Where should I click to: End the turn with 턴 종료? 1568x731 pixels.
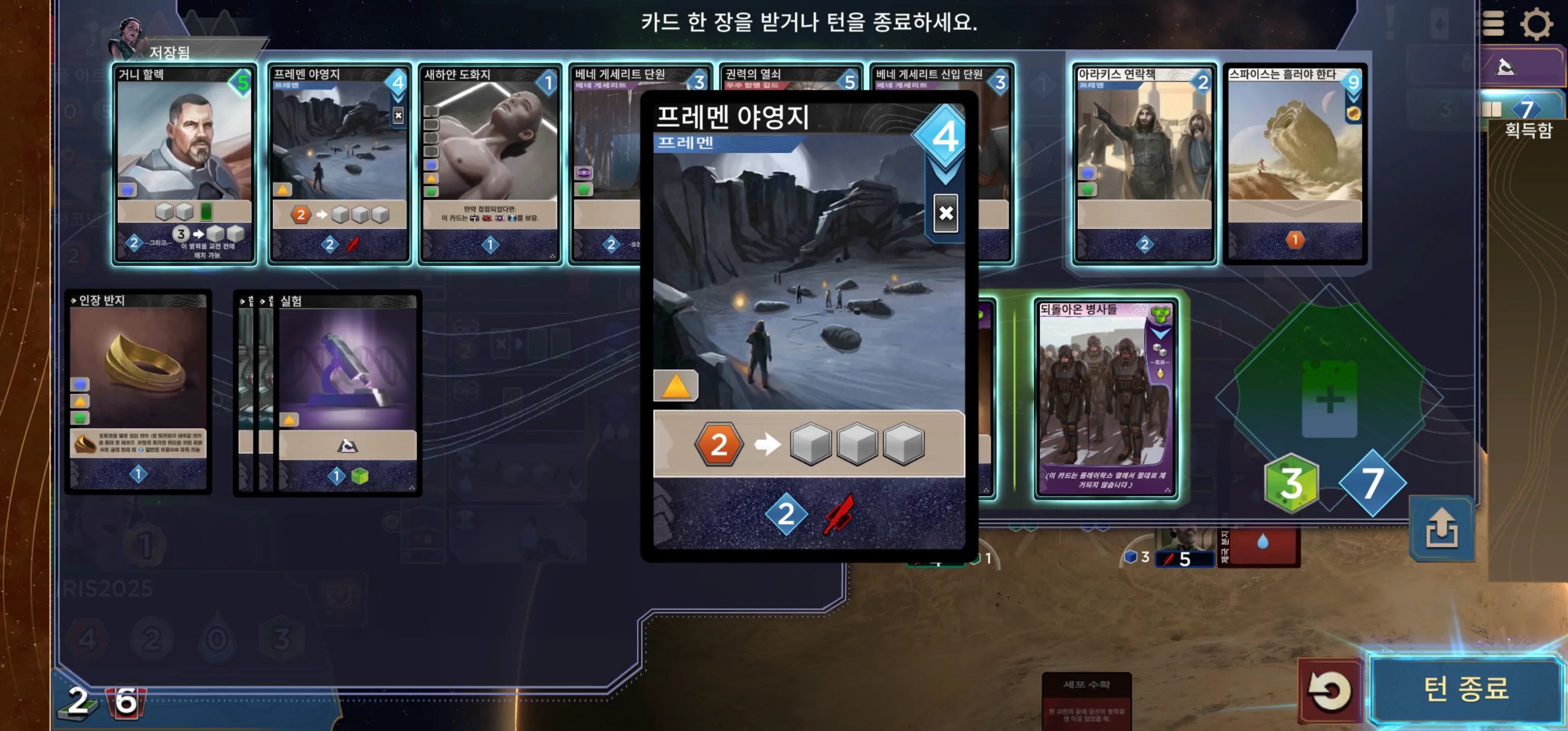(x=1466, y=688)
